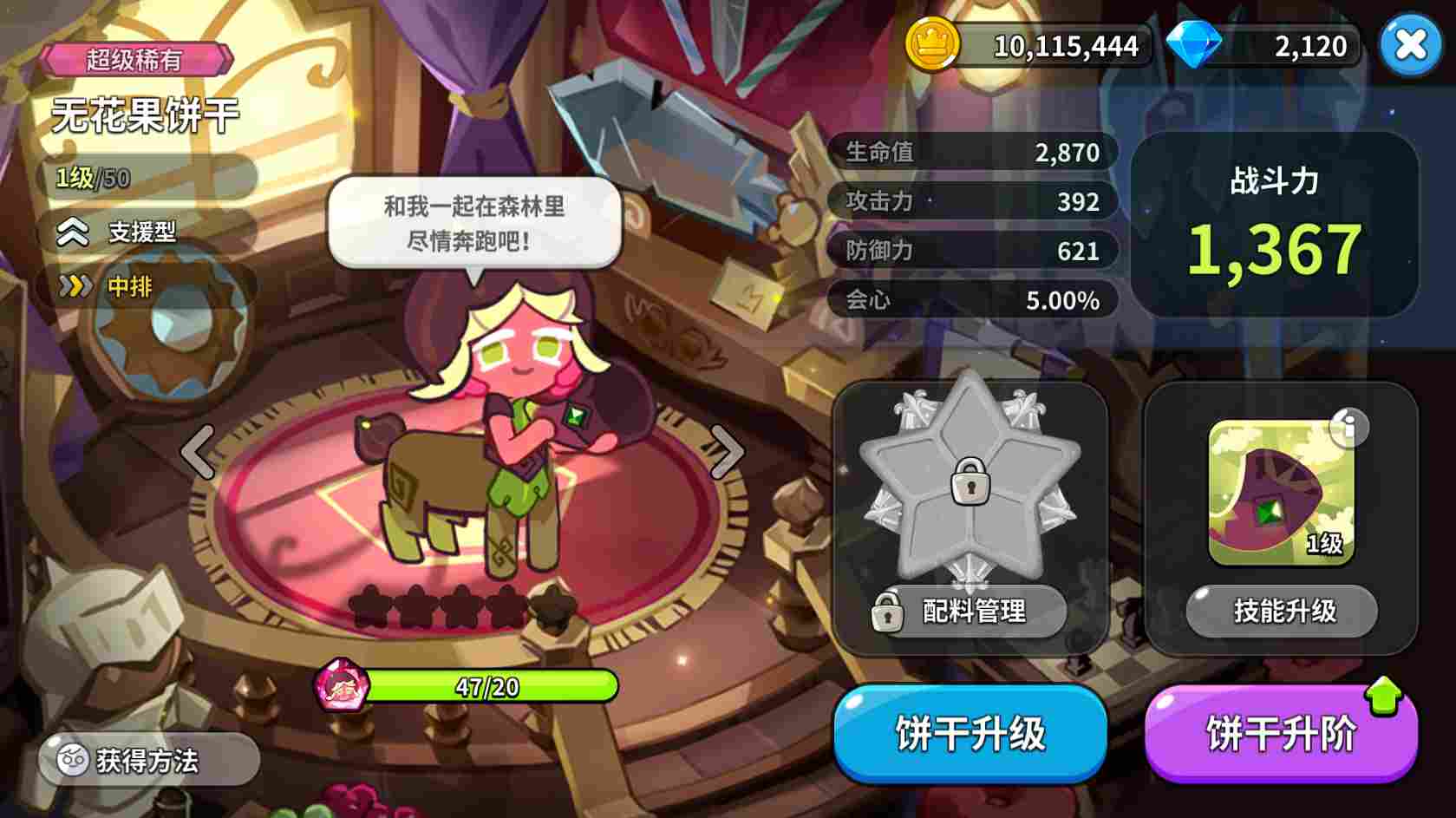This screenshot has height=818, width=1456.
Task: Click the 支援型 support type arrows icon
Action: point(75,232)
